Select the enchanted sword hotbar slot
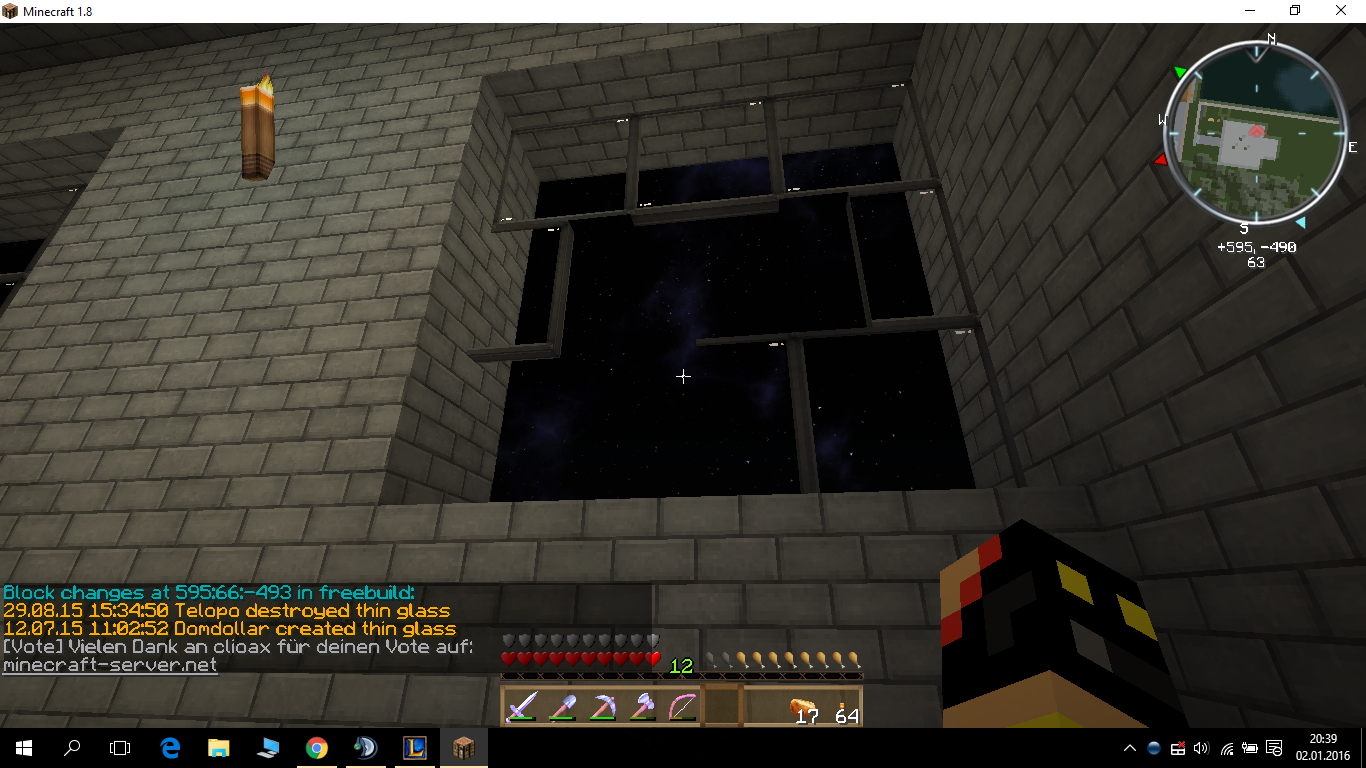 coord(522,706)
